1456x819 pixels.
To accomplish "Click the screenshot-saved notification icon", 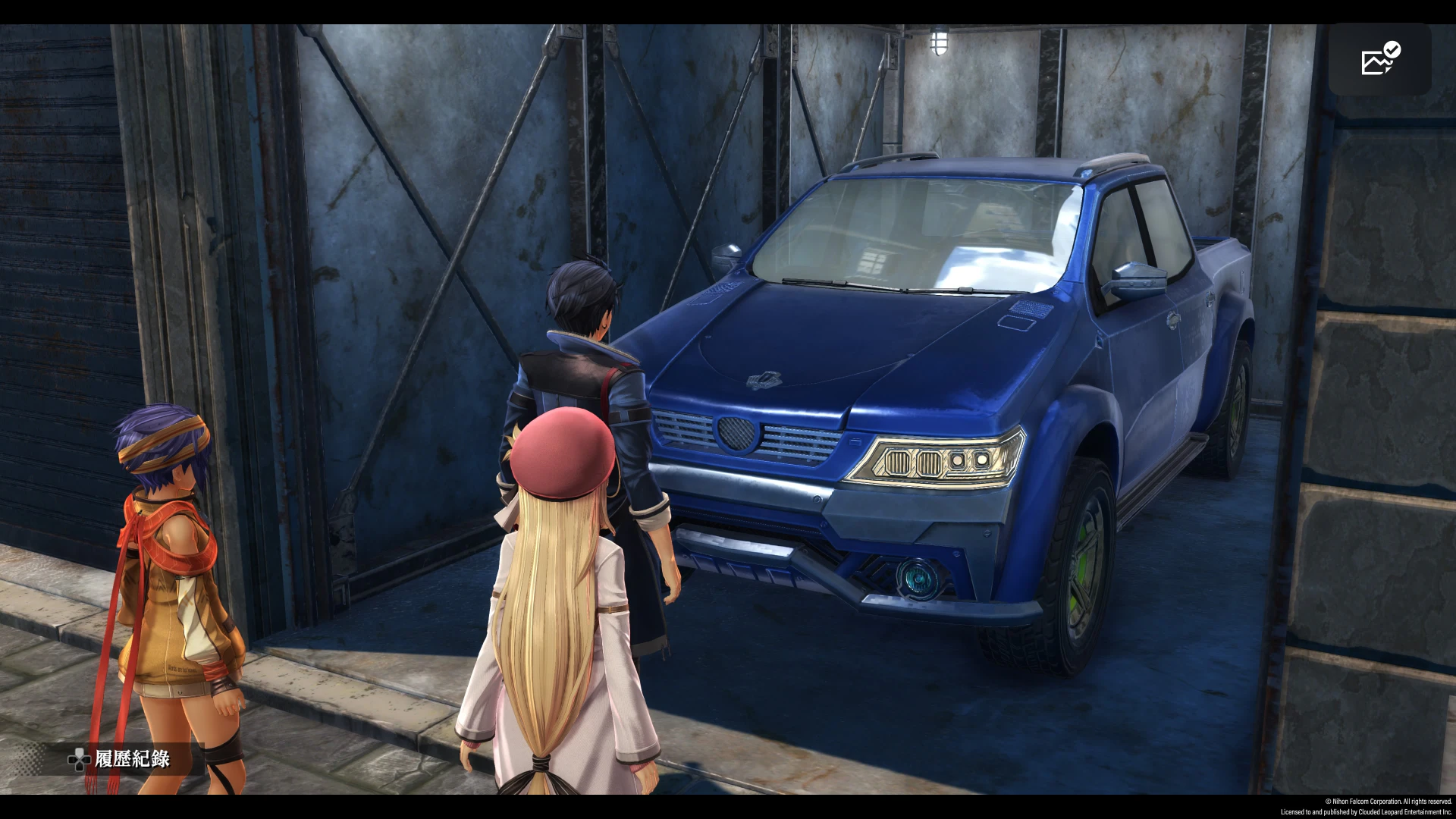I will tap(1379, 59).
